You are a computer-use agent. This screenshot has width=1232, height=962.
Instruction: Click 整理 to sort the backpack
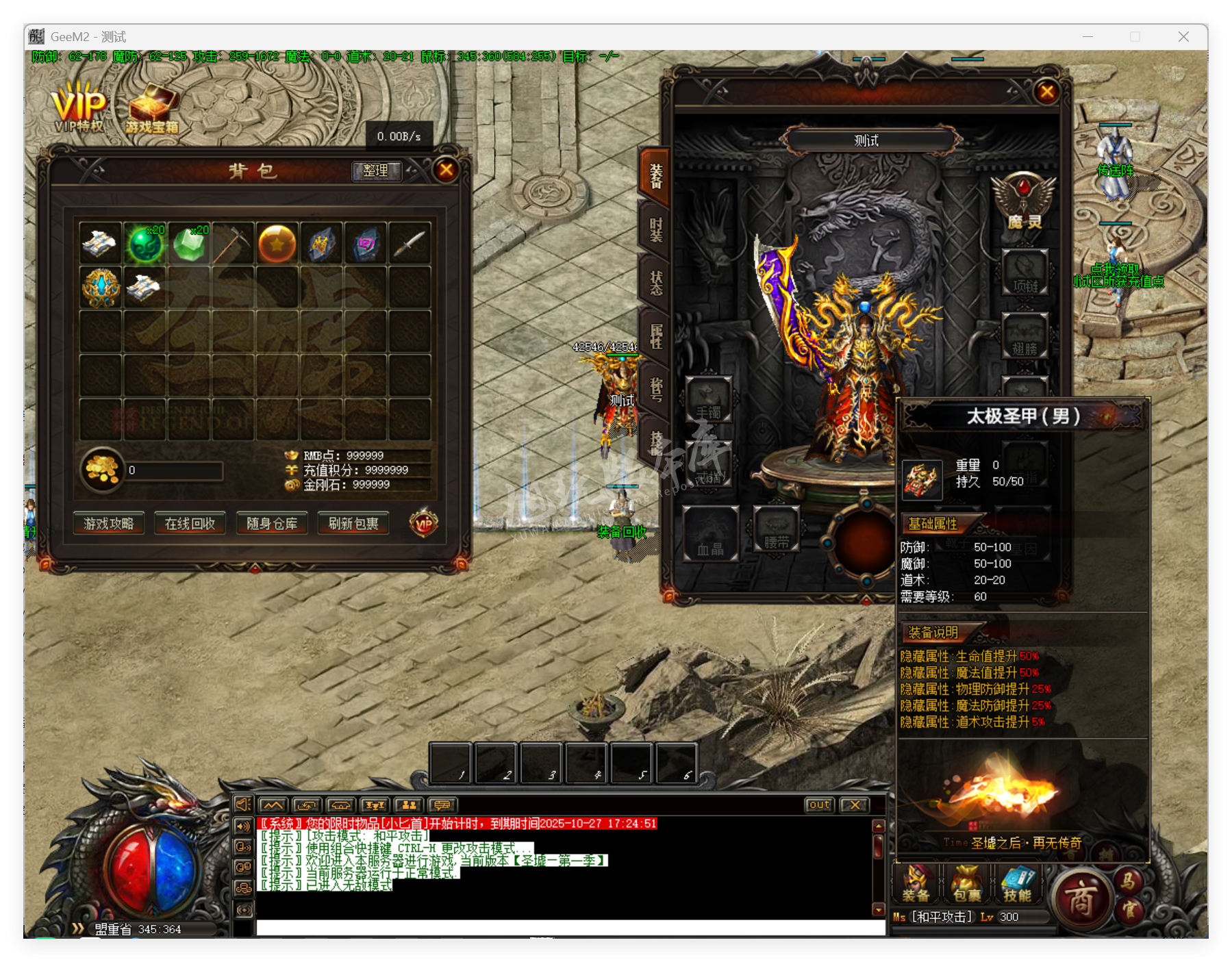(375, 171)
